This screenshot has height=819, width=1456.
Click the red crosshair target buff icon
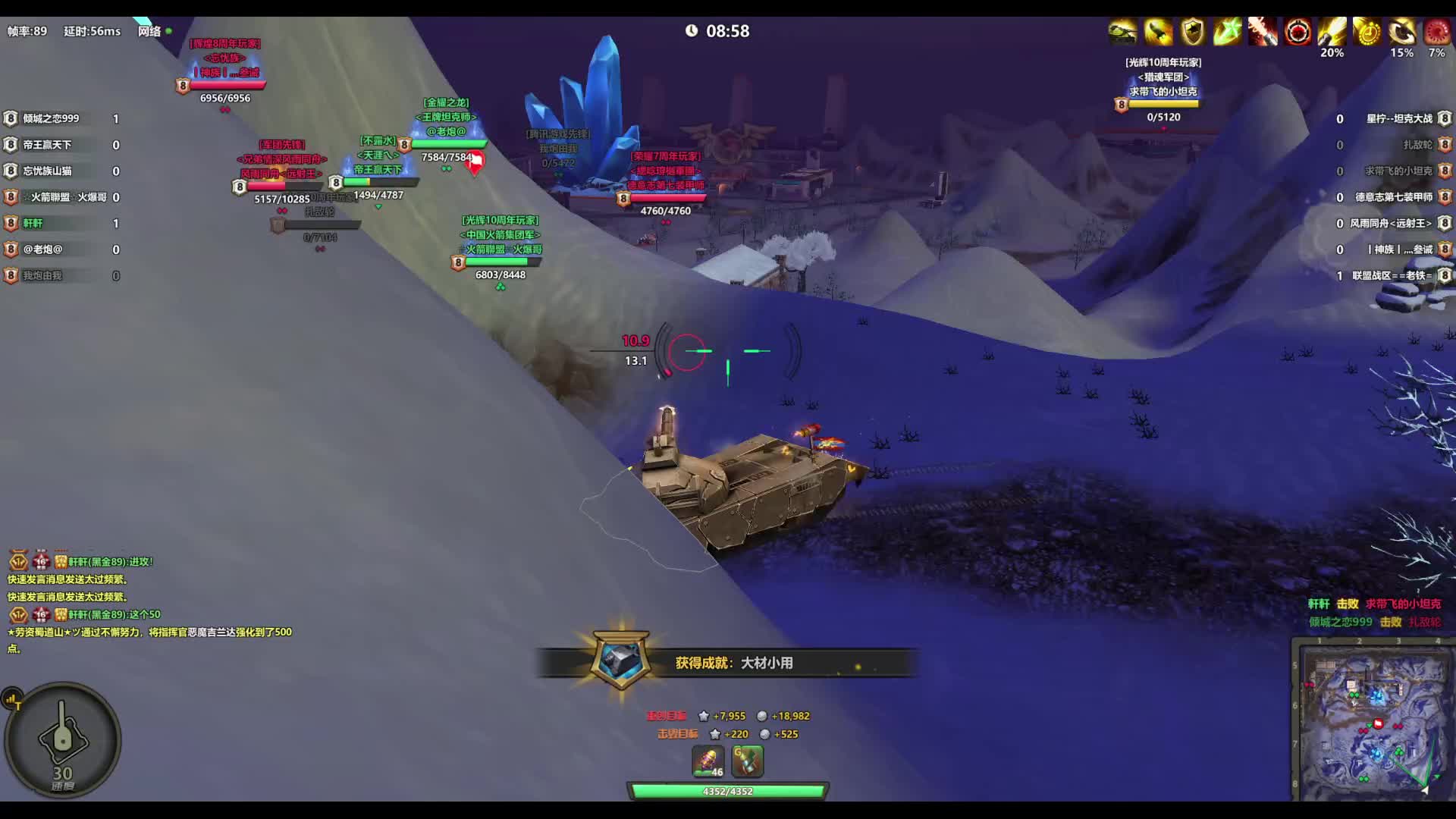coord(1298,33)
